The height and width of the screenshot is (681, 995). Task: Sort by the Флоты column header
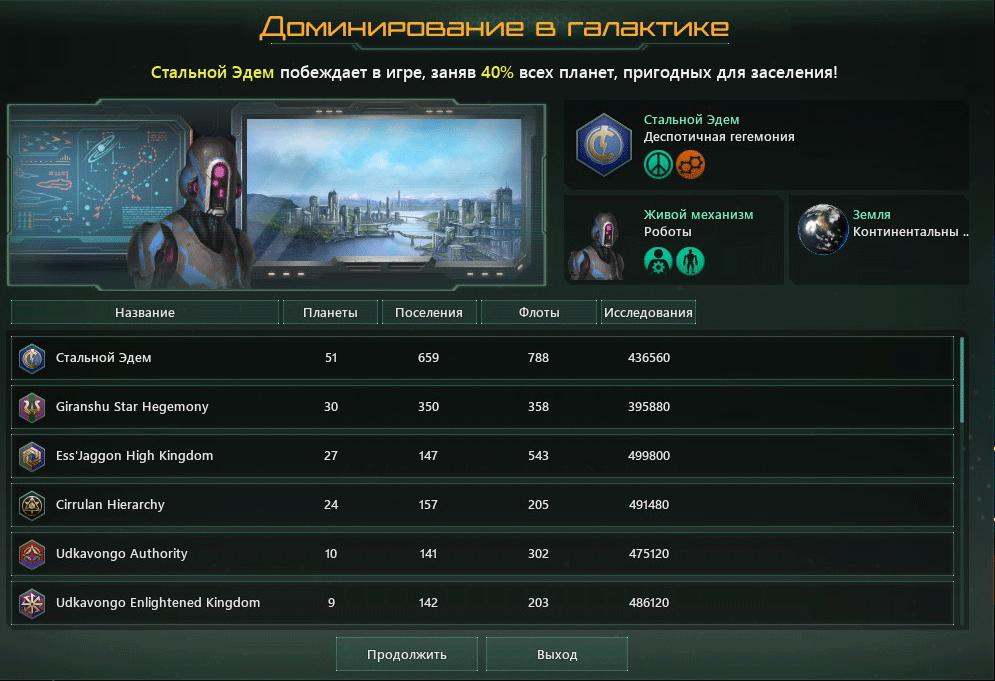538,313
